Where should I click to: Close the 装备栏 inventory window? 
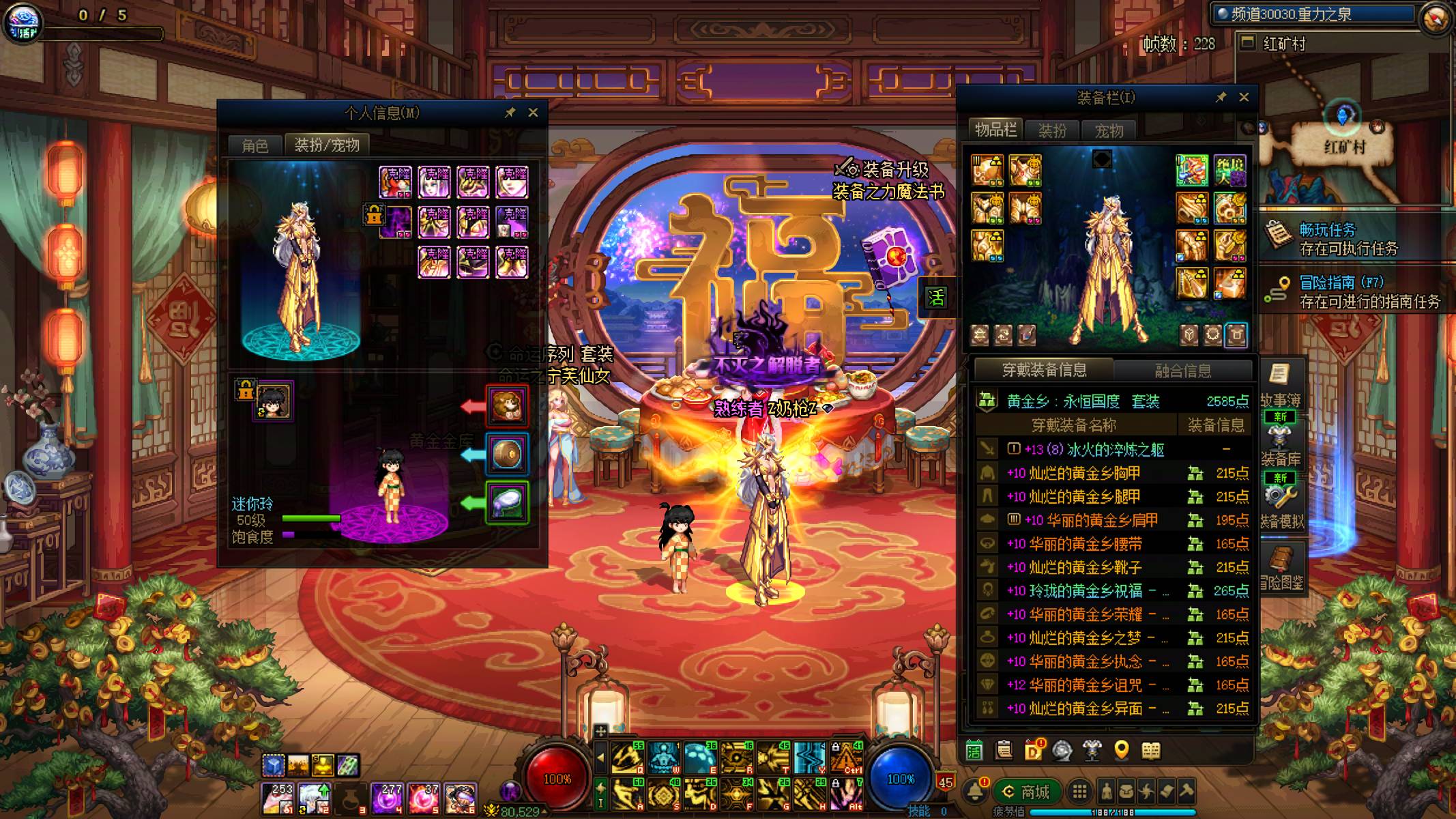tap(1244, 98)
